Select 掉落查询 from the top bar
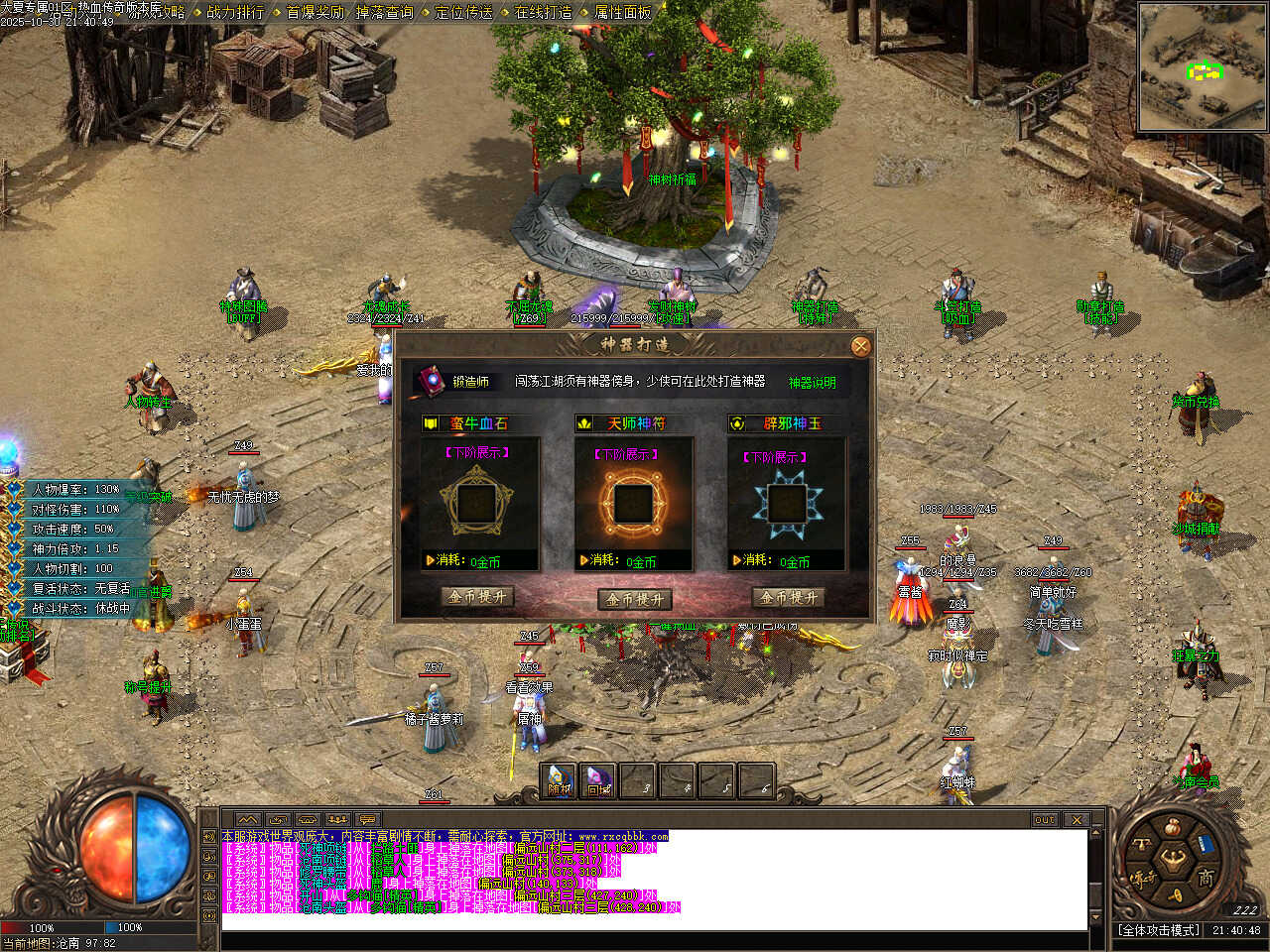The width and height of the screenshot is (1270, 952). click(x=384, y=13)
